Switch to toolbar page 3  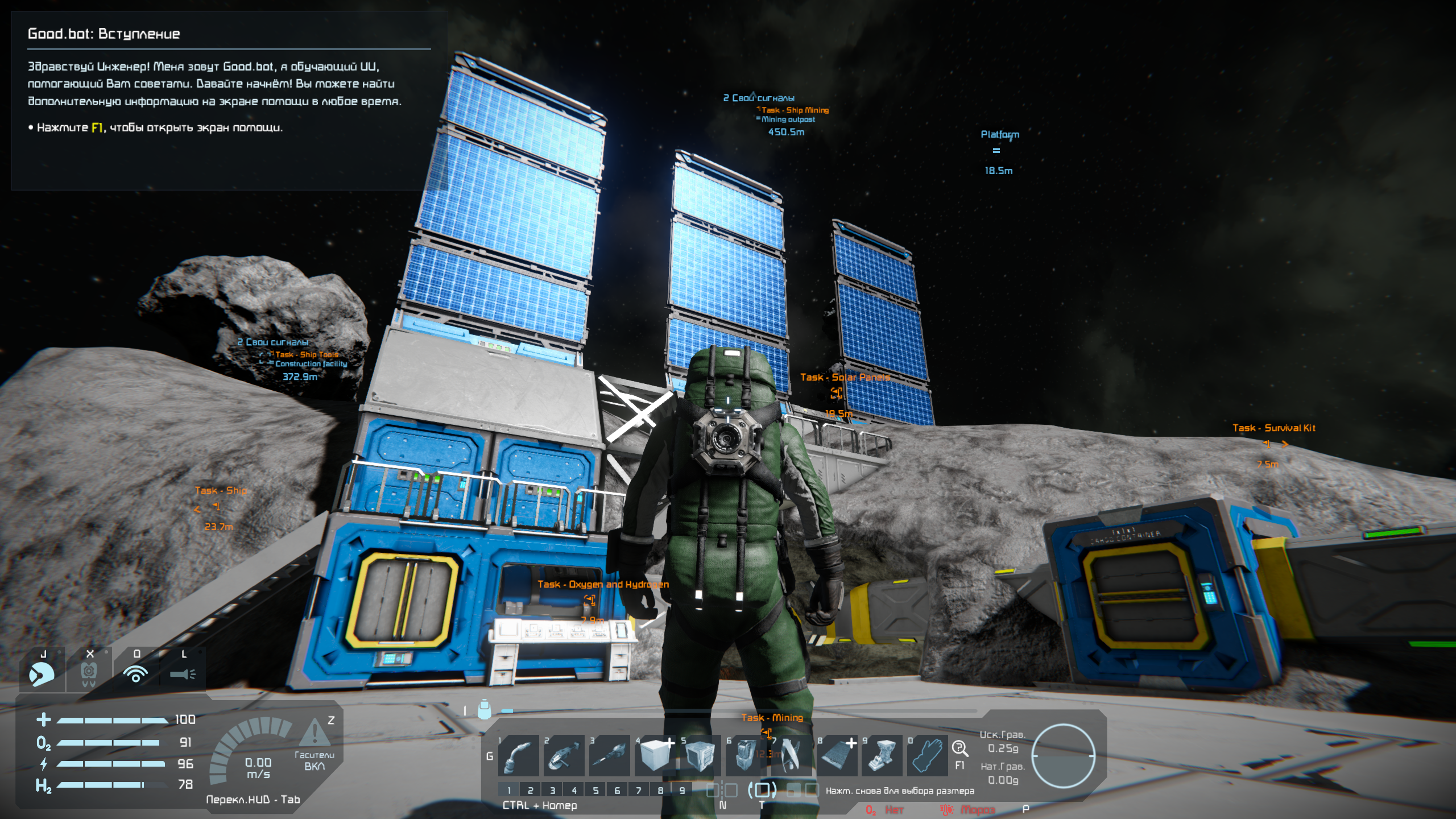[x=552, y=790]
